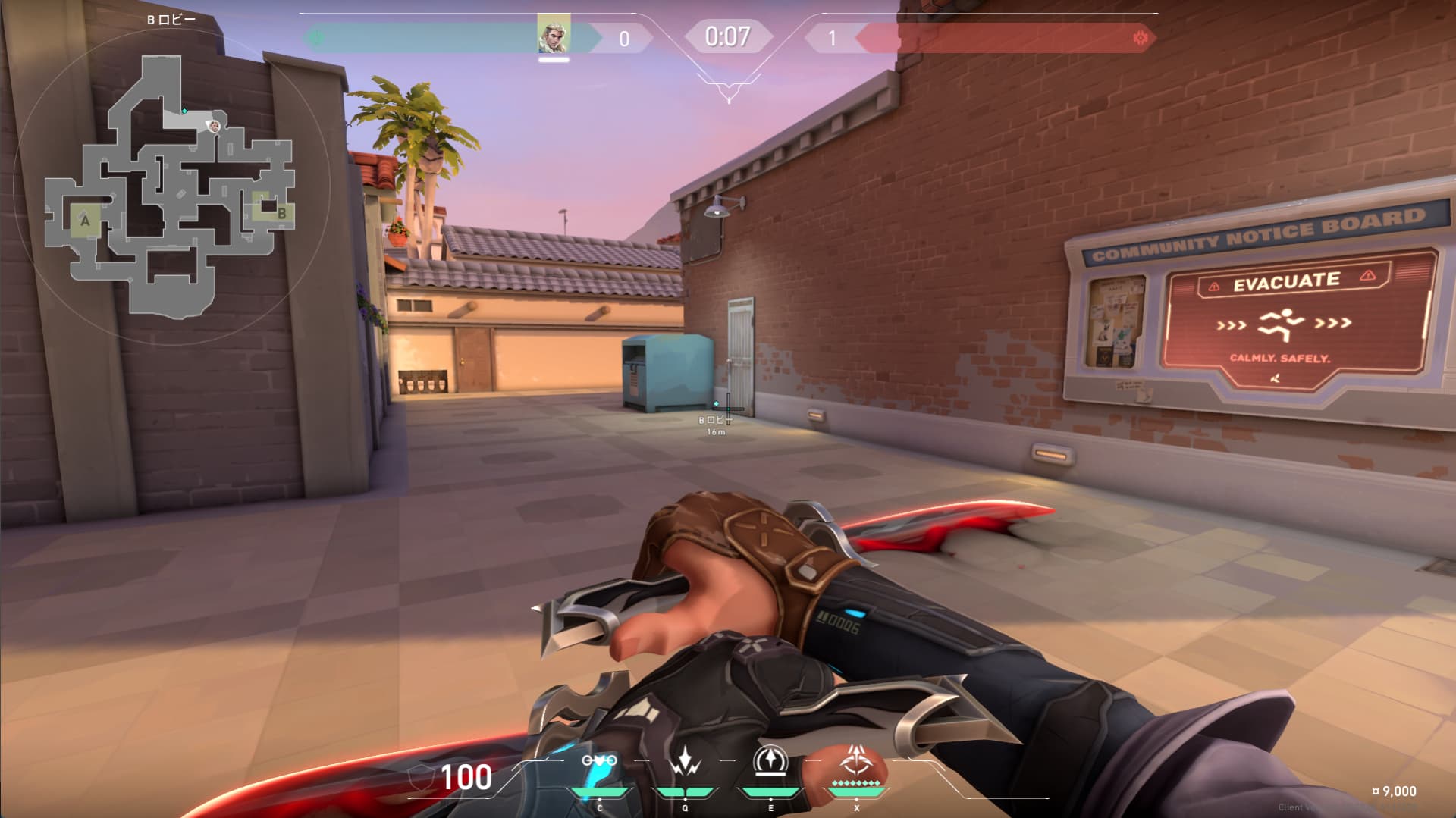Select the agent portrait on the top scoreboard
1456x818 pixels.
click(554, 36)
